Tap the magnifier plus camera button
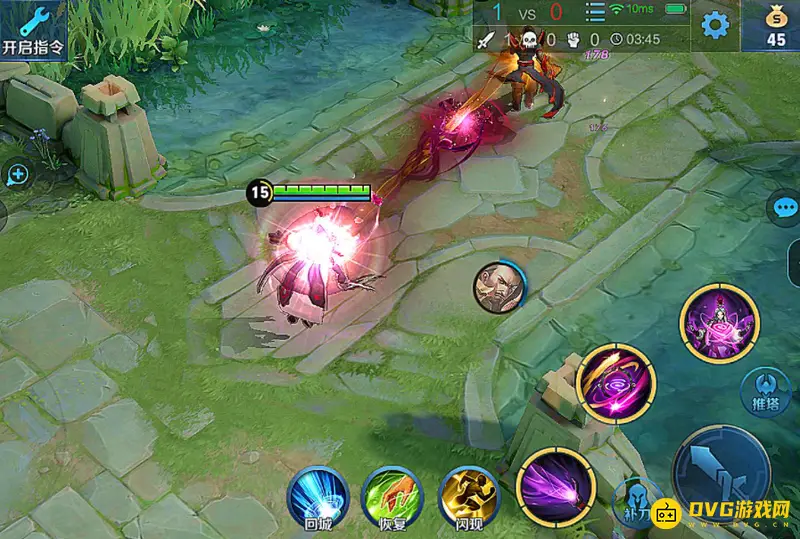Image resolution: width=800 pixels, height=539 pixels. 18,174
